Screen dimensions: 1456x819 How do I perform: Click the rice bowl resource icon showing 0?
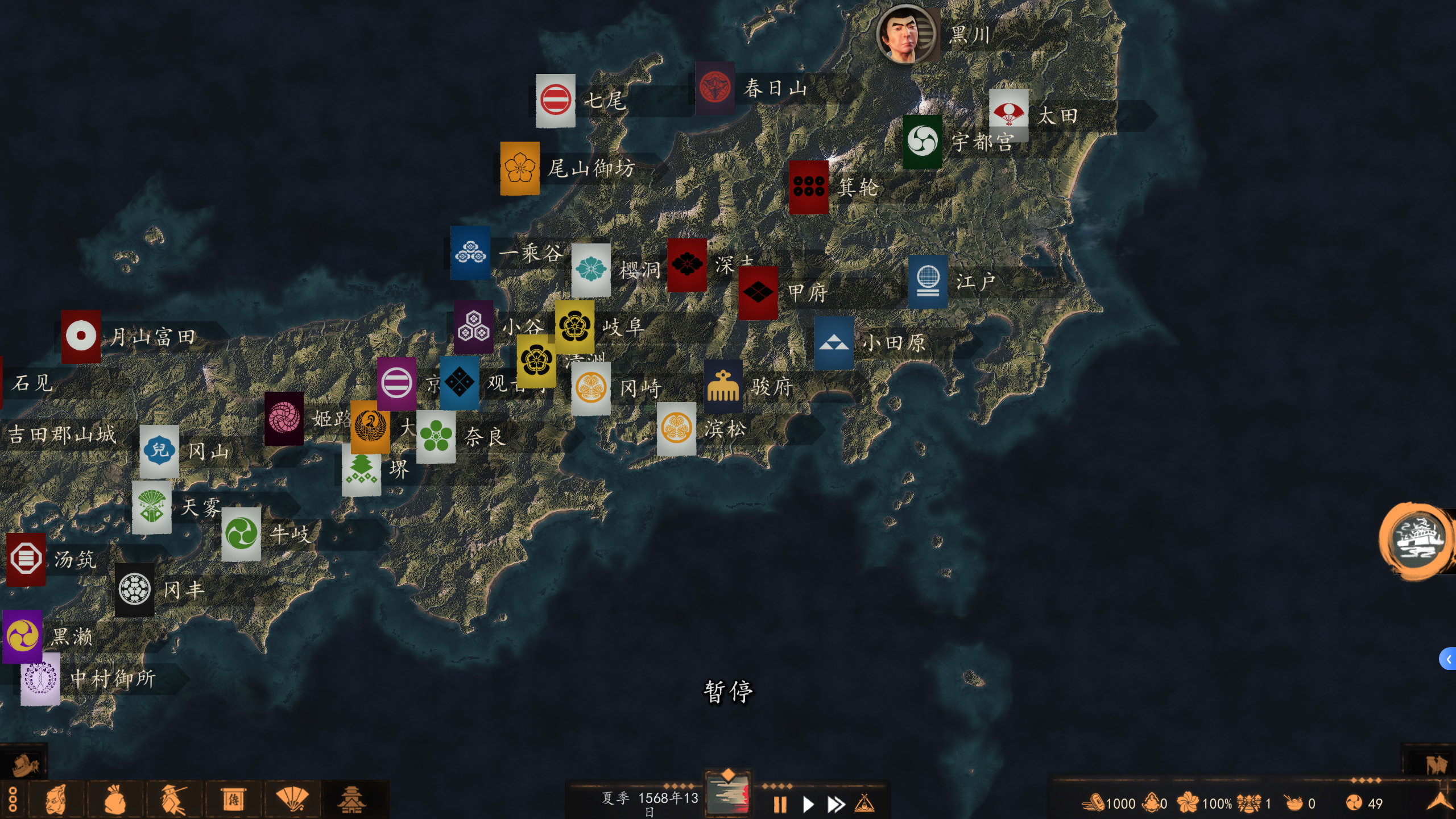[1293, 803]
